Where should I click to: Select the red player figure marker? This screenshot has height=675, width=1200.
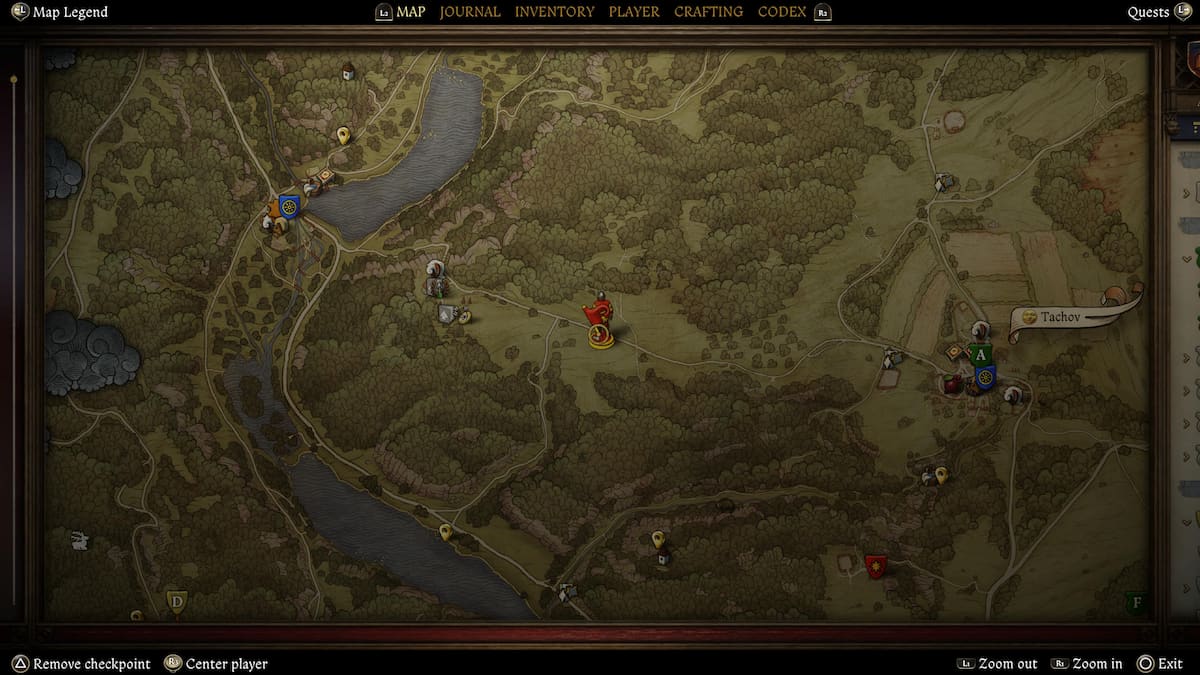tap(600, 322)
